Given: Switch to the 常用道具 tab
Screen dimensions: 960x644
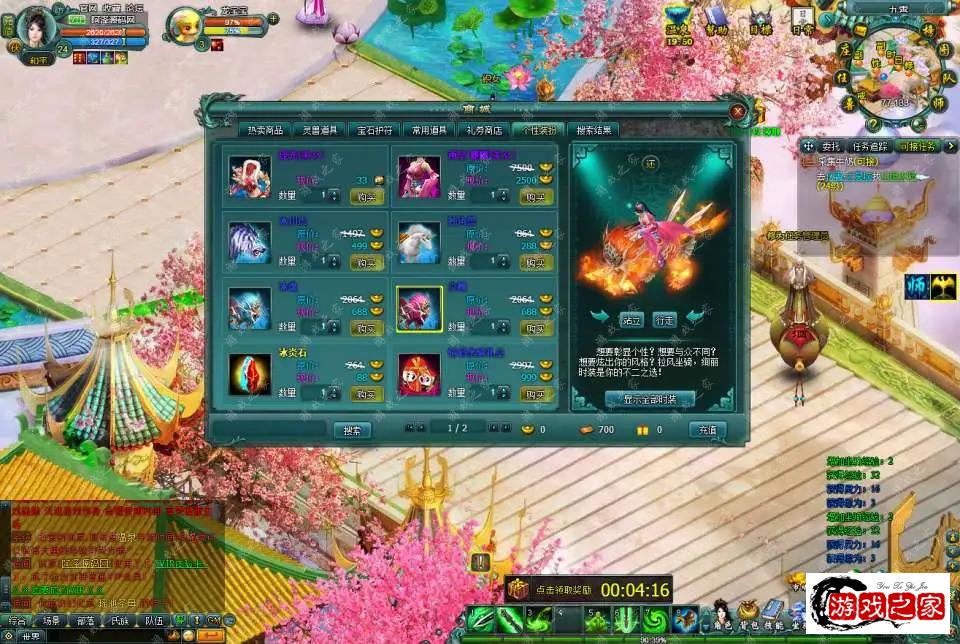Looking at the screenshot, I should point(430,130).
